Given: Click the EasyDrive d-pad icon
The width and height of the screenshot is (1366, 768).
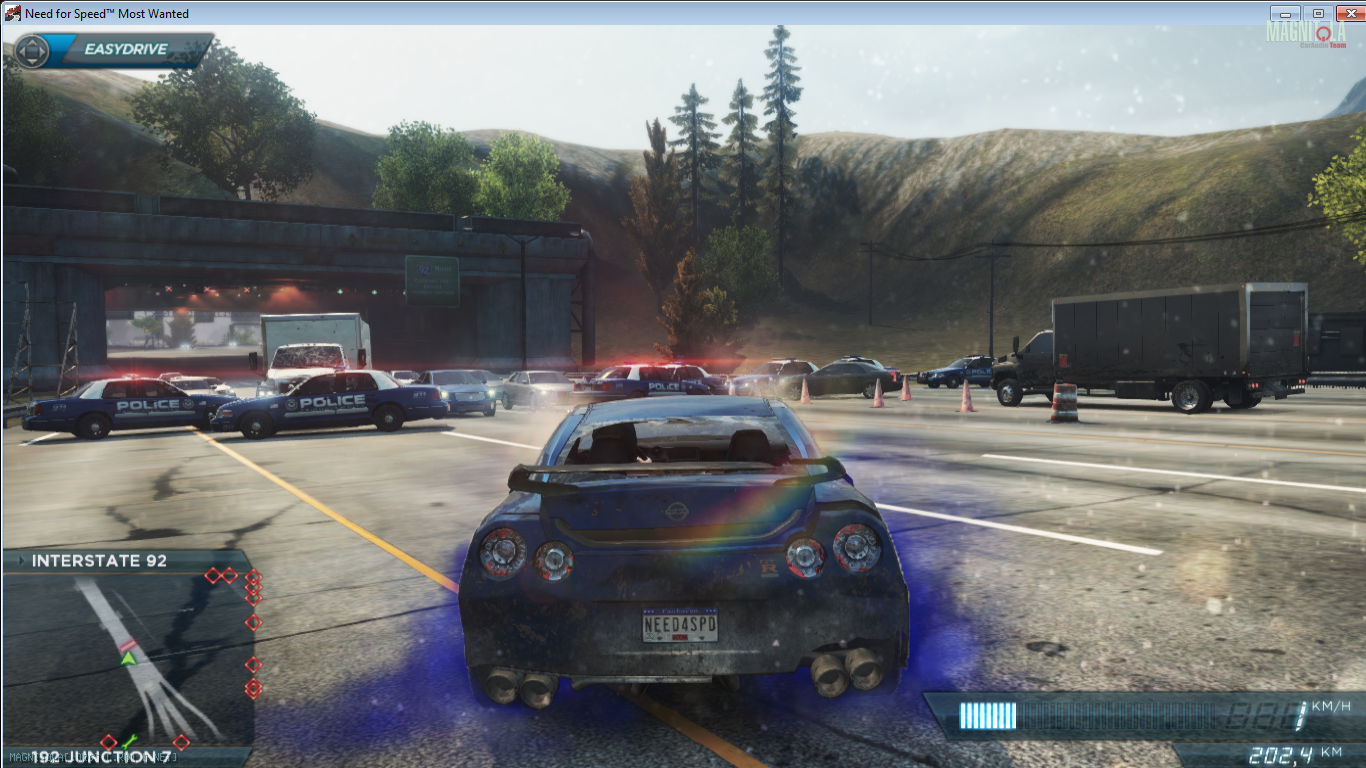Looking at the screenshot, I should 32,50.
